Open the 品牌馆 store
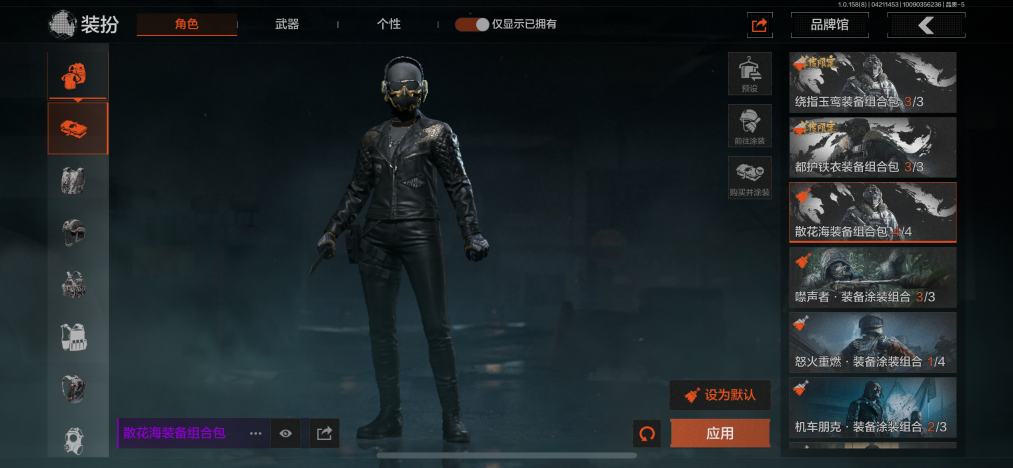Screen dimensions: 1013x468 pos(829,25)
